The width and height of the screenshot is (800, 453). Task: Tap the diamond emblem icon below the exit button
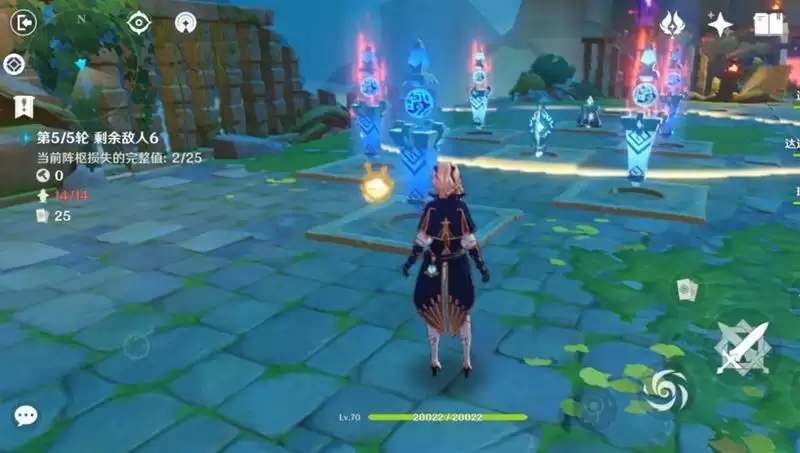(14, 64)
